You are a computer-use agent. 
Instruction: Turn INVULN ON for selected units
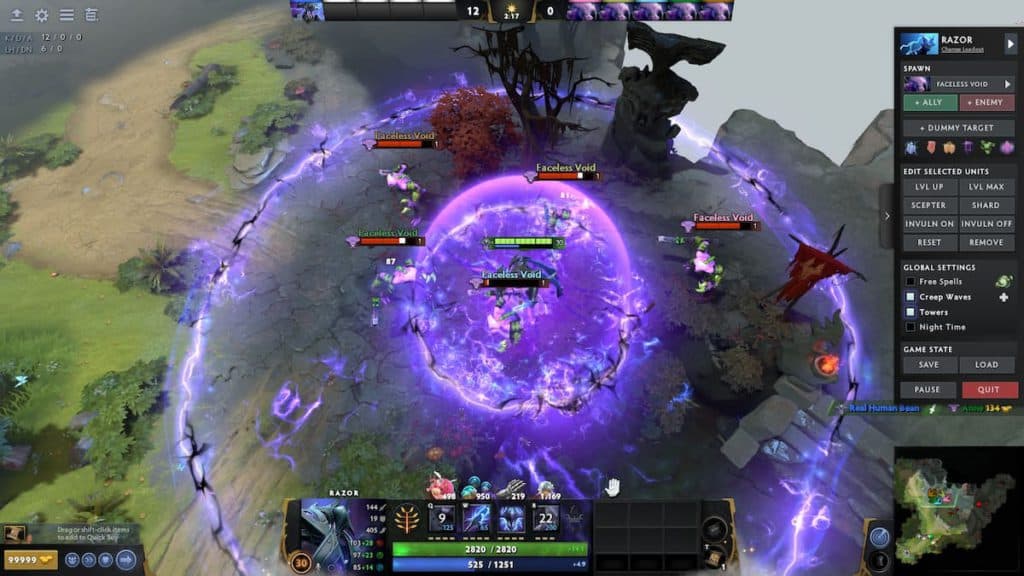point(930,224)
